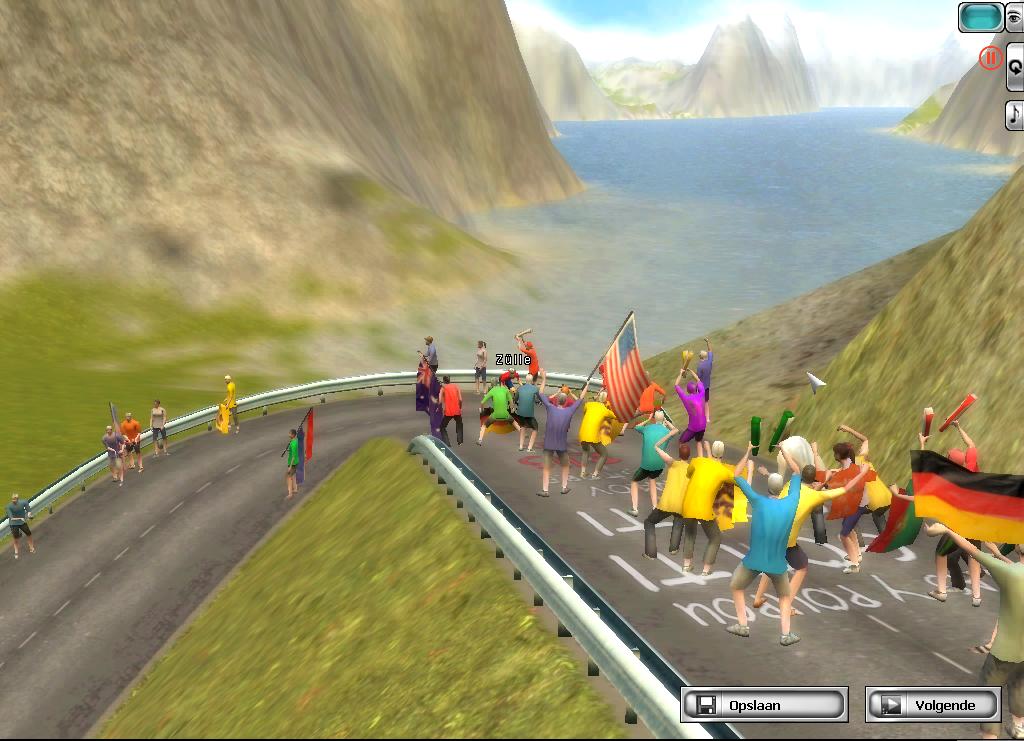Click the circular arrow replay button
1024x741 pixels.
[x=1014, y=66]
